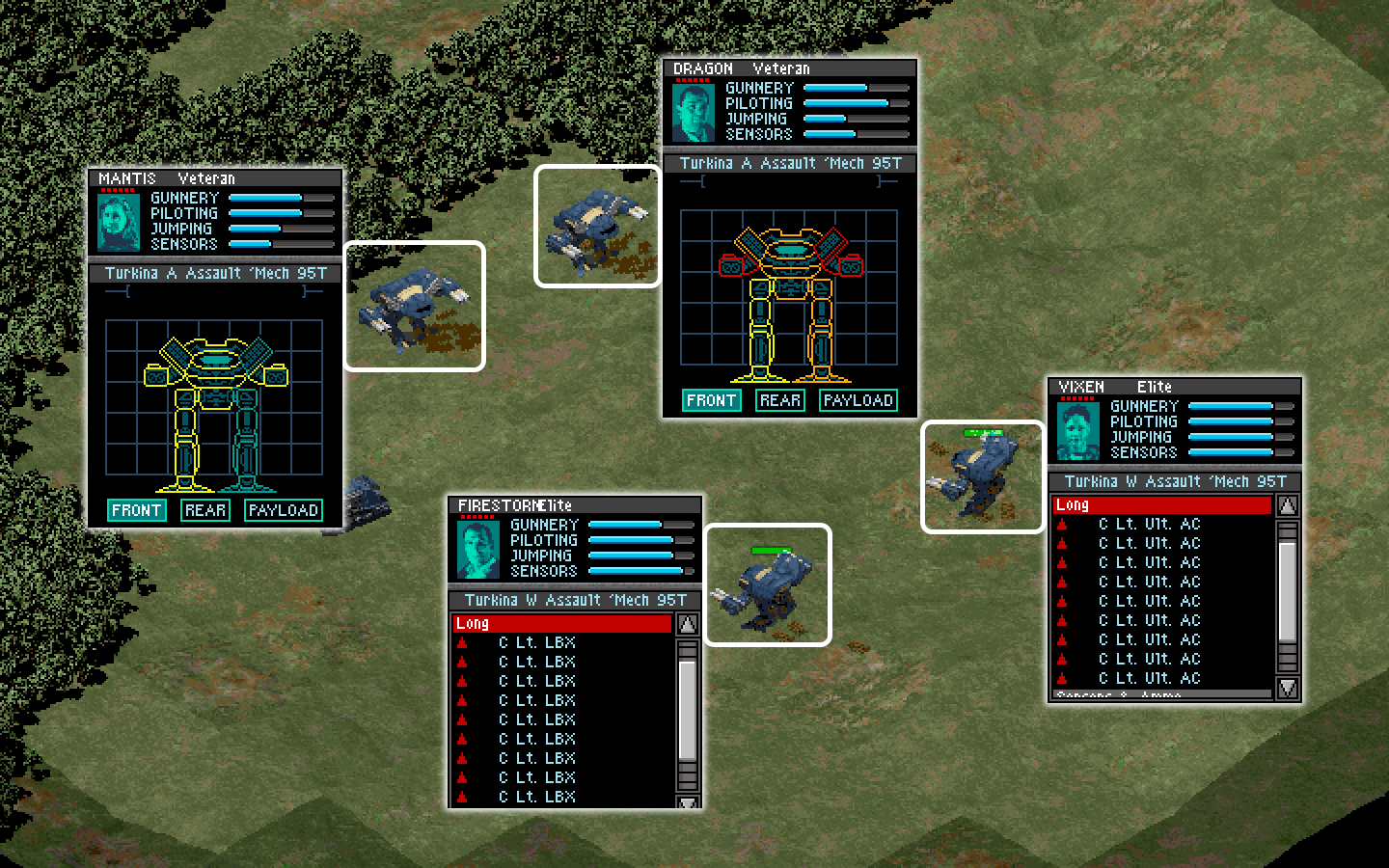Select Vixen's pilot portrait

click(x=1077, y=430)
